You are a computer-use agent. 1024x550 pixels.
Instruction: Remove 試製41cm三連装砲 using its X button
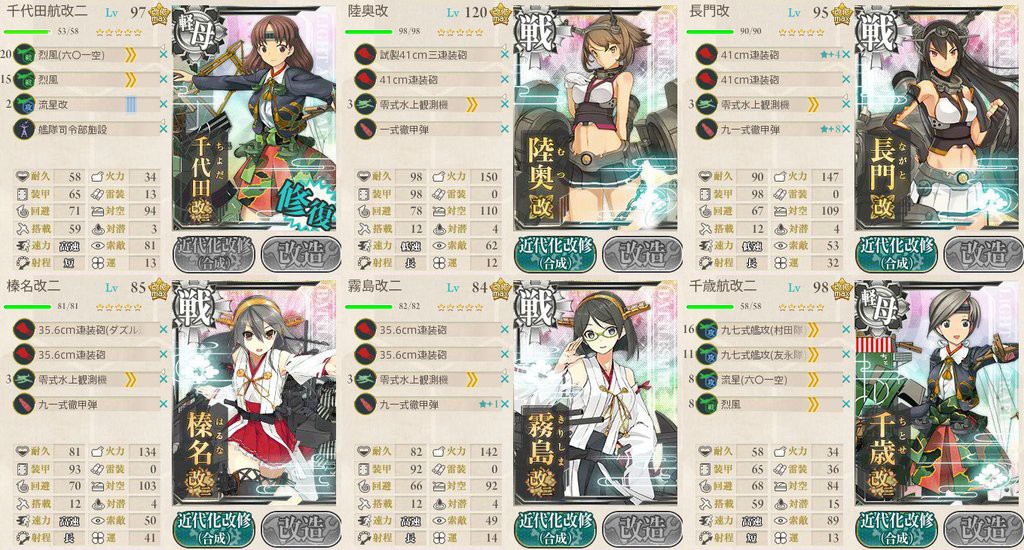(504, 57)
